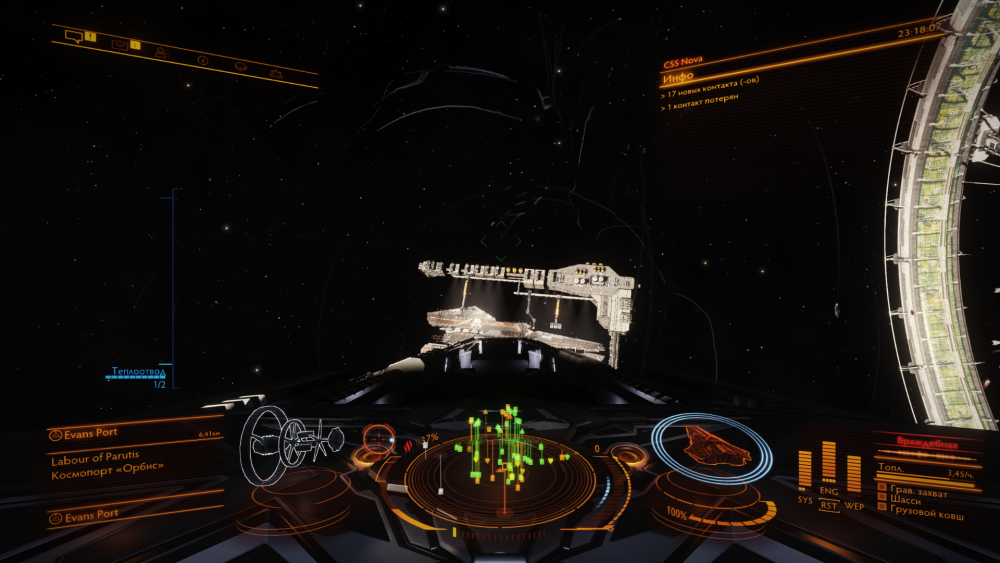The image size is (1000, 563).
Task: Select the contacts people icon
Action: point(160,51)
